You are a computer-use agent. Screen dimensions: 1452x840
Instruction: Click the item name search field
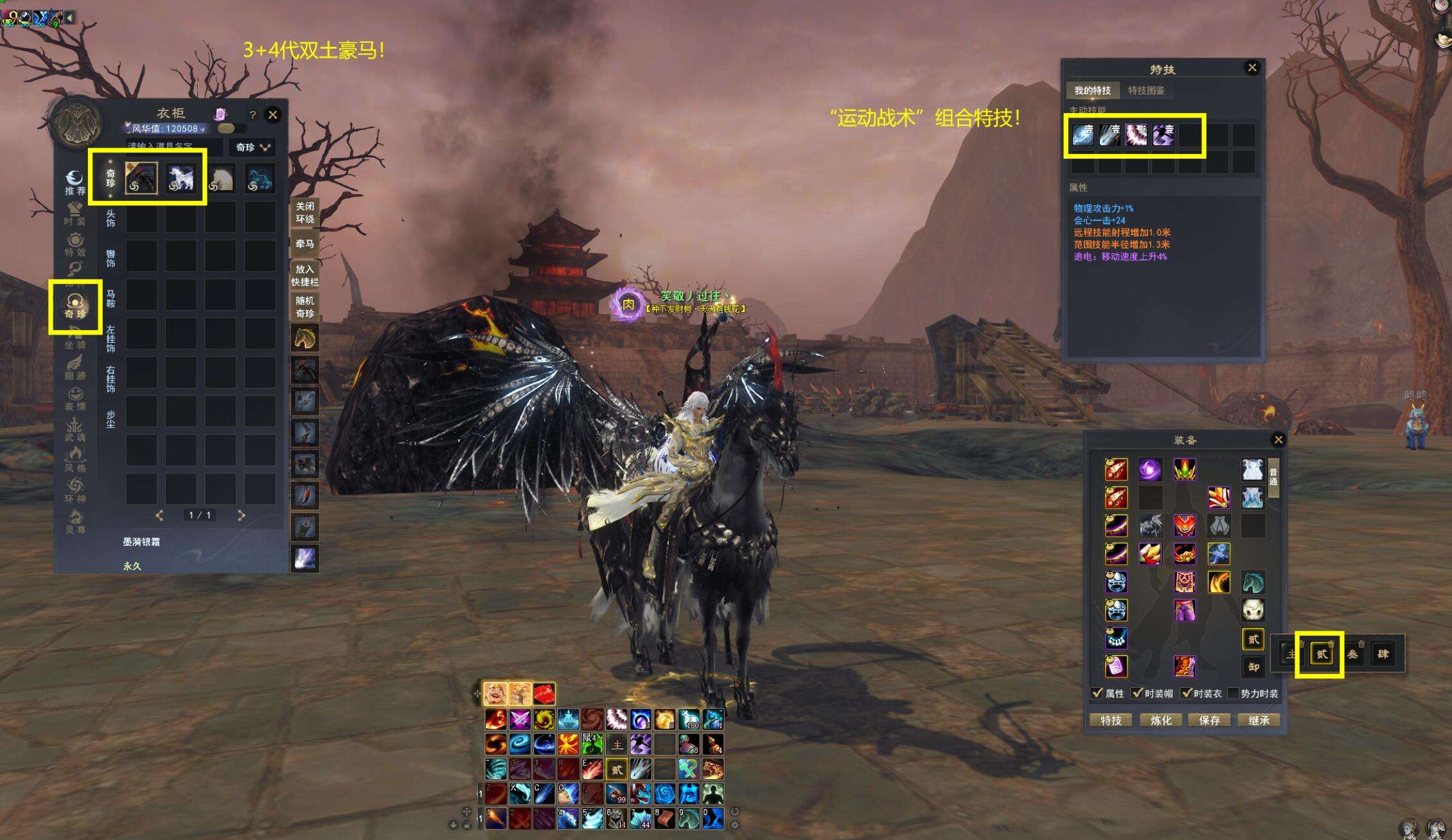[x=173, y=147]
